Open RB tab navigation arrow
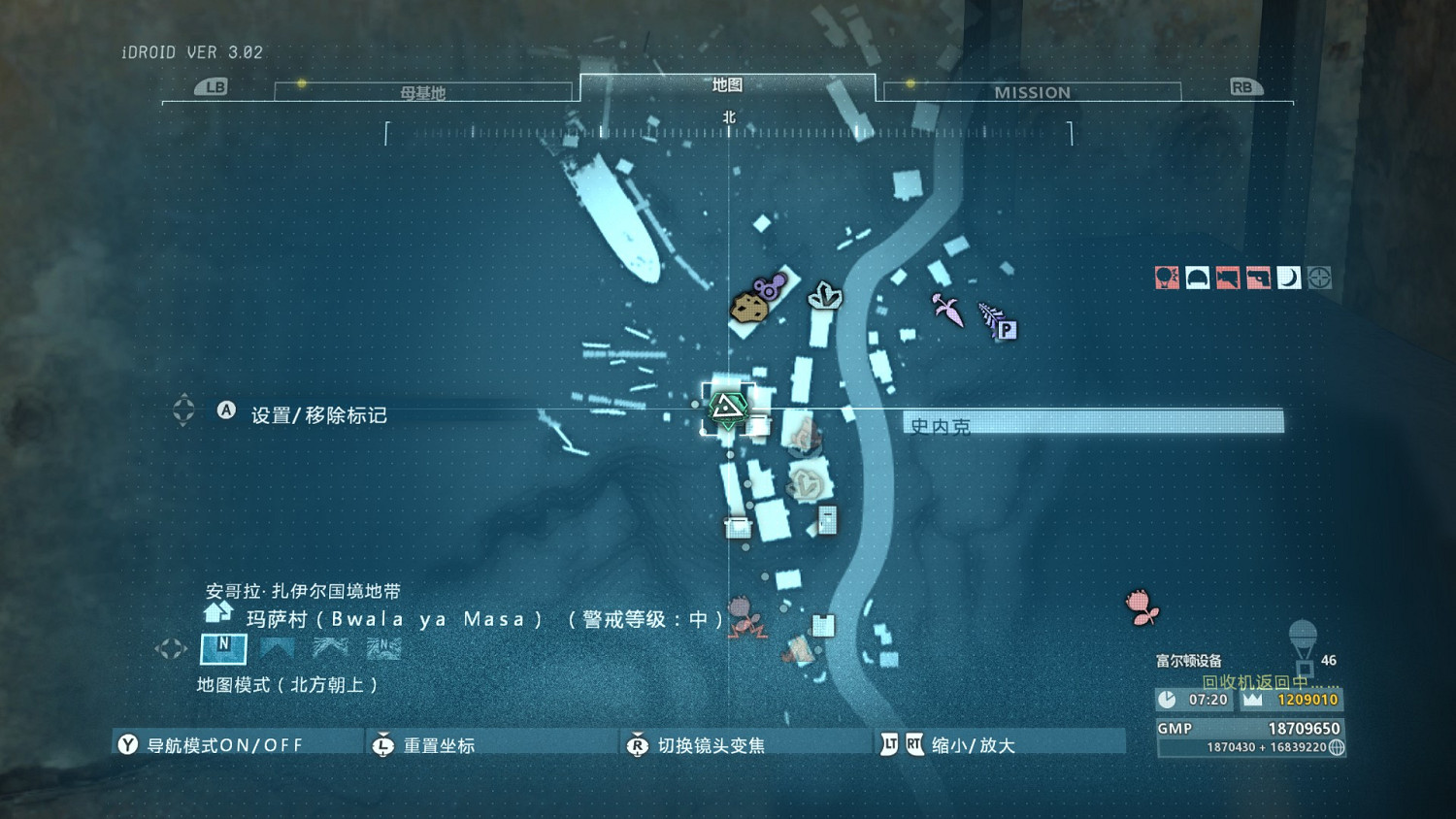Screen dimensions: 1456x819 (1245, 86)
